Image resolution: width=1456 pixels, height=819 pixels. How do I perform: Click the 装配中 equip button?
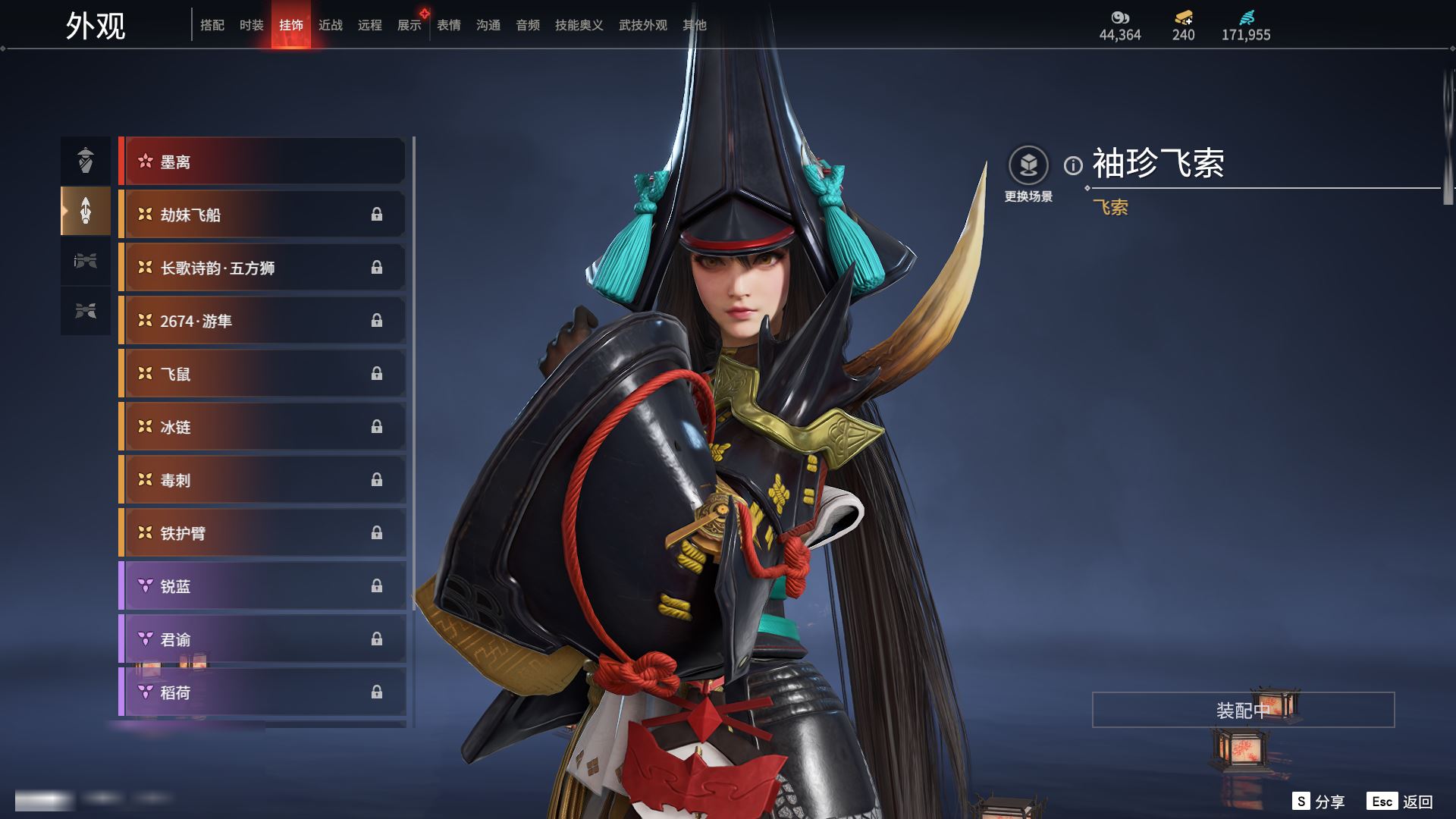tap(1243, 710)
